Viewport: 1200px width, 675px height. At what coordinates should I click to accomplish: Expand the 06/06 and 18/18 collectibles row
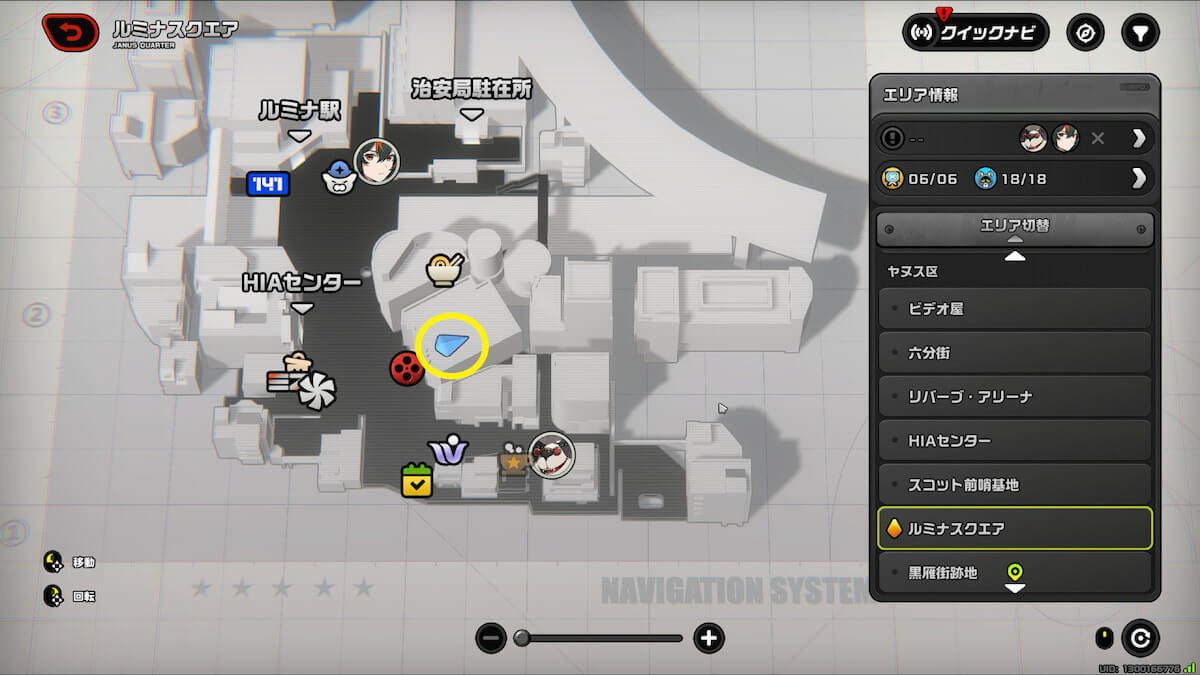(x=1014, y=179)
